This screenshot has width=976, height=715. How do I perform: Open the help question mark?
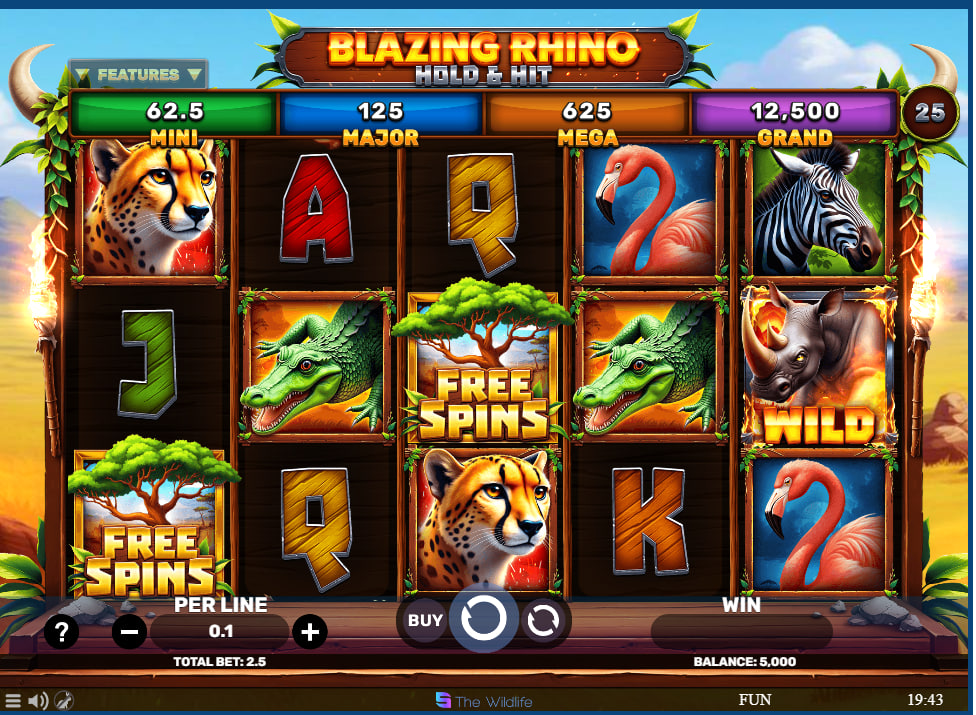(61, 632)
